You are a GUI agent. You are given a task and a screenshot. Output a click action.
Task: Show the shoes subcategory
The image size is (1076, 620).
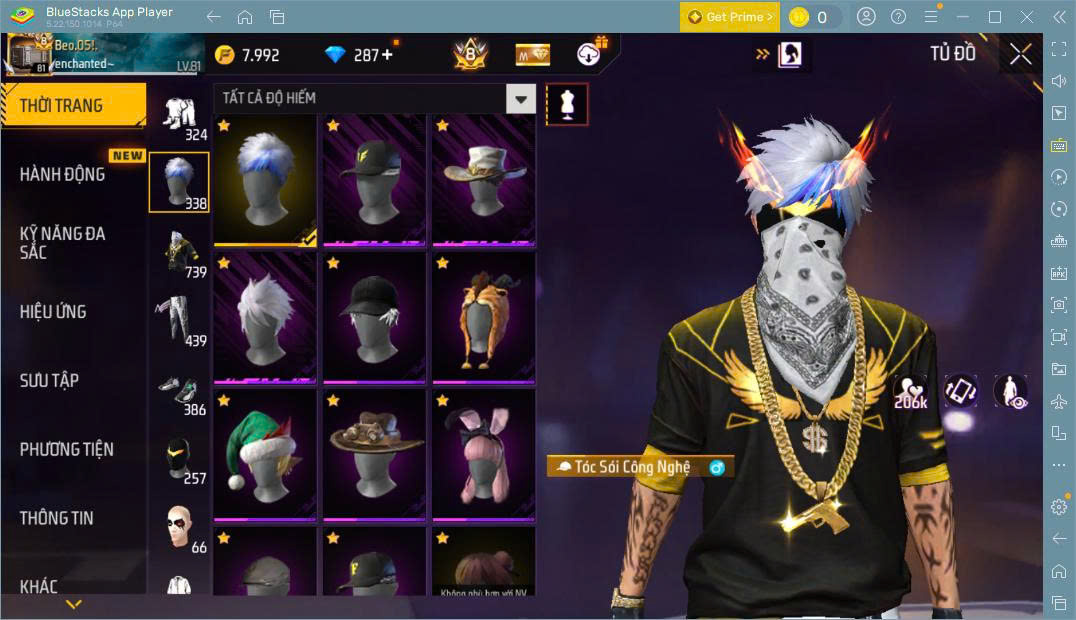(x=180, y=393)
